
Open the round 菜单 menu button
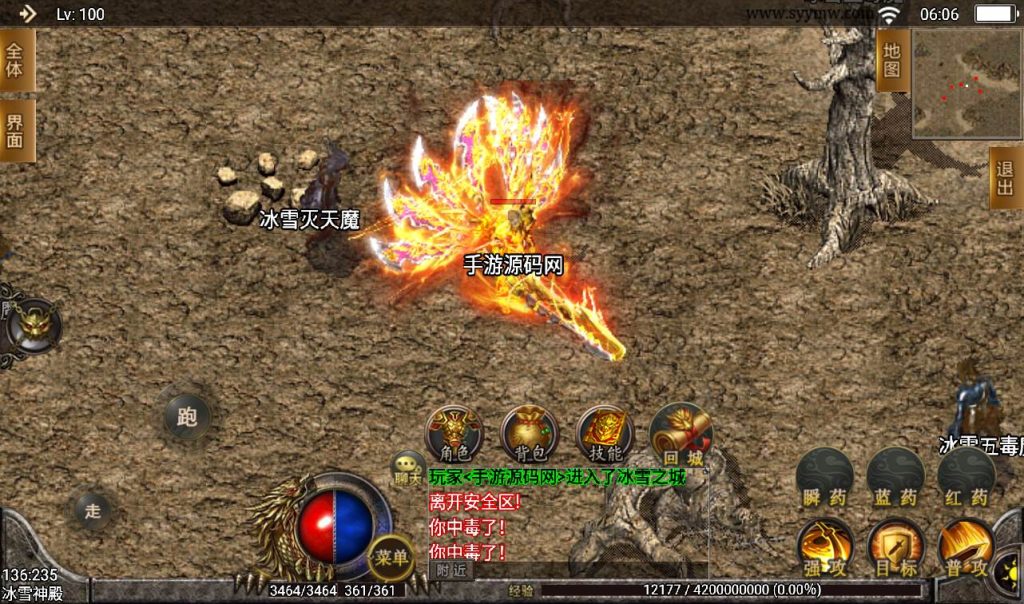click(x=390, y=557)
